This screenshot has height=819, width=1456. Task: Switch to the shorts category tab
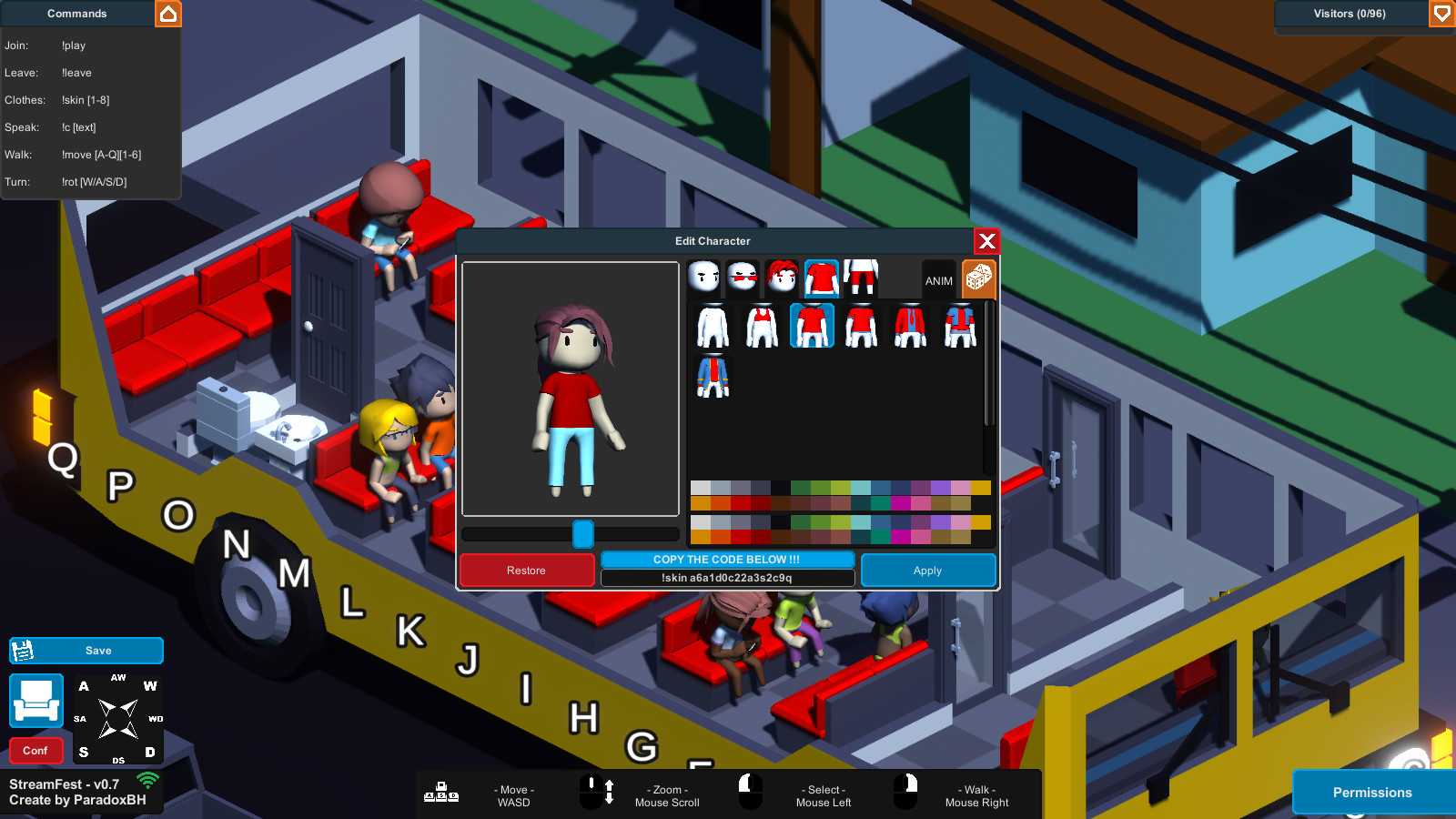(861, 276)
